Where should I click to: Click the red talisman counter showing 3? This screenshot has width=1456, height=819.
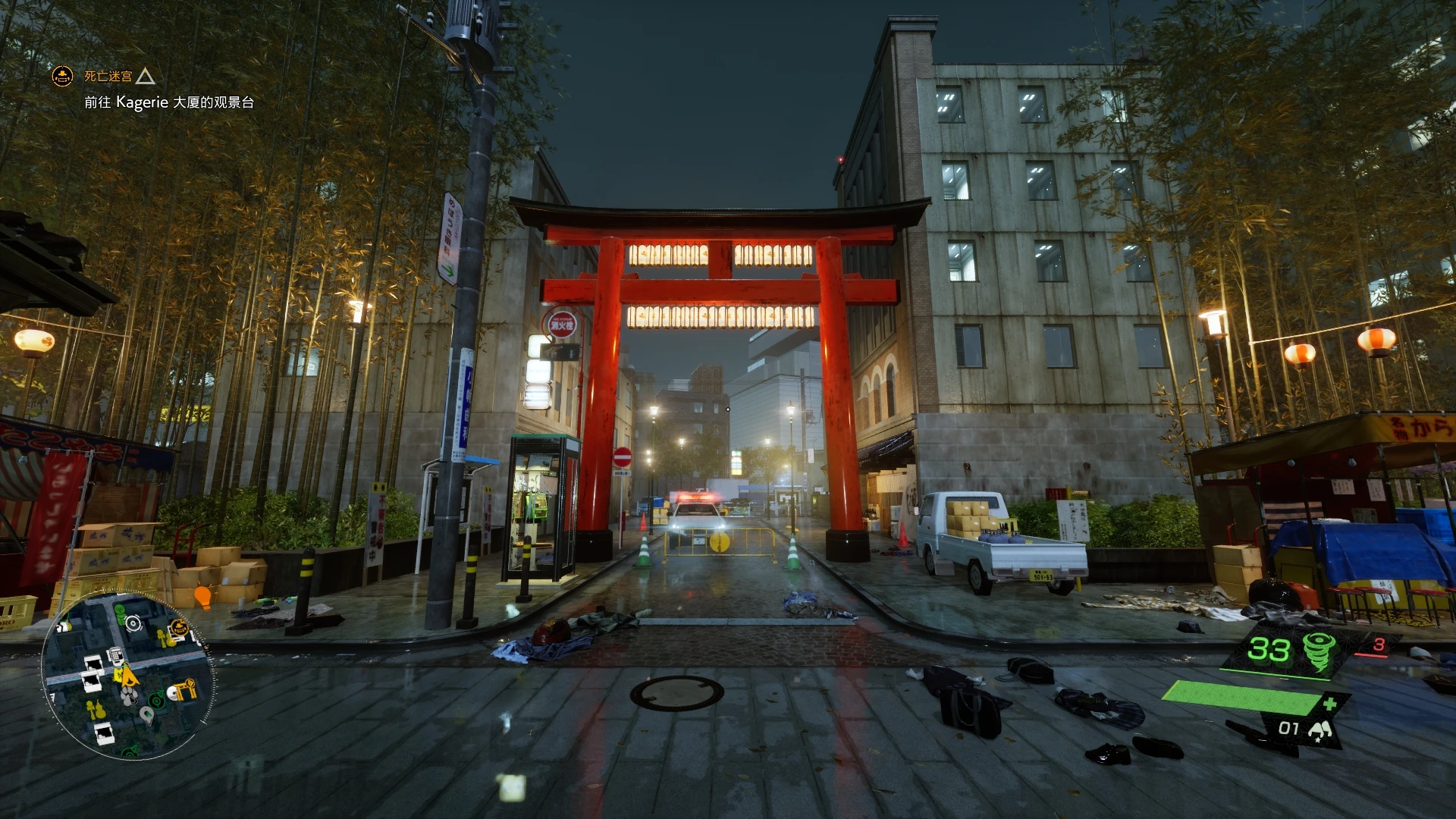1379,646
